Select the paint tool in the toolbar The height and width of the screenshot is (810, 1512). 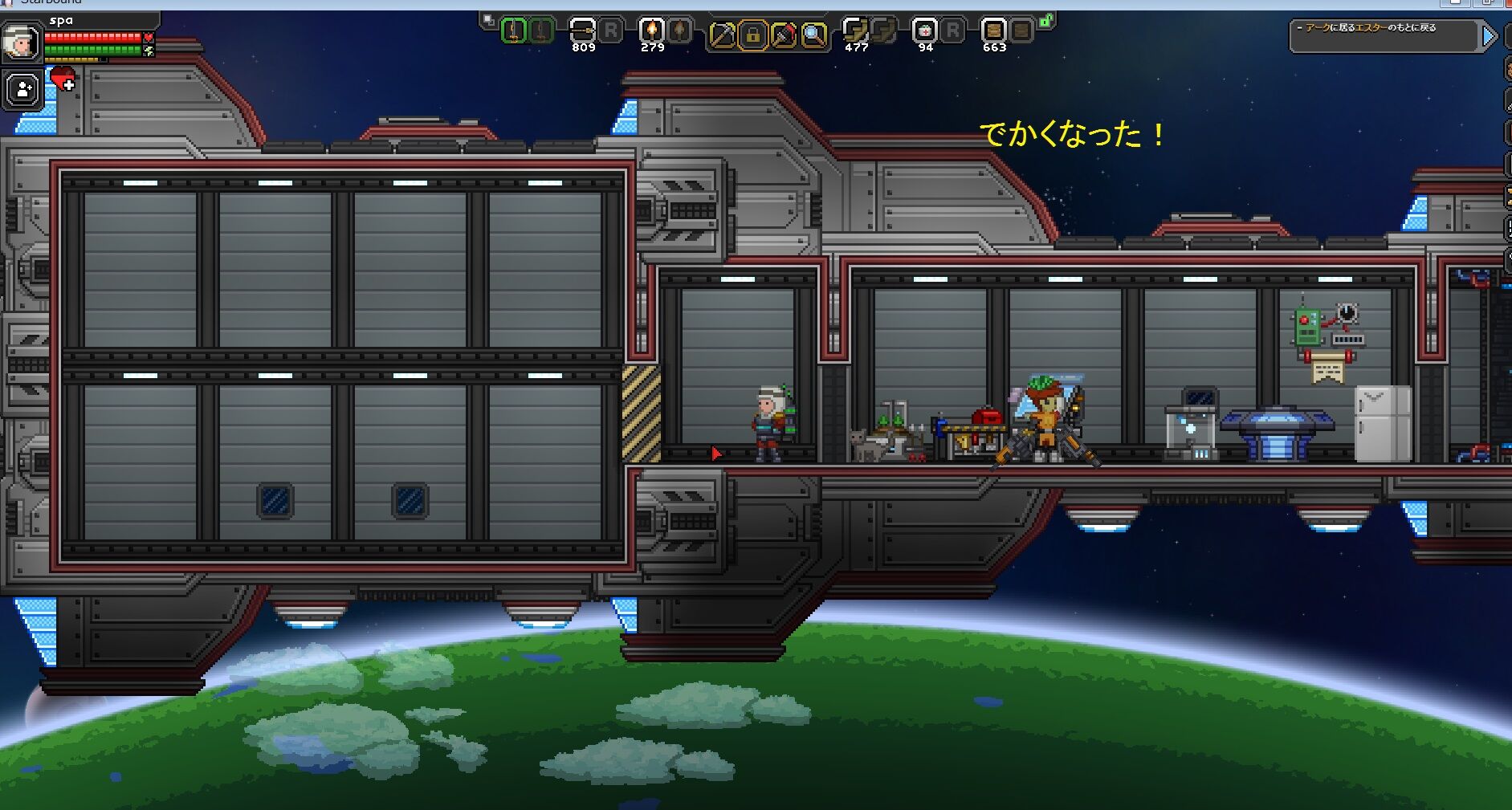[784, 35]
